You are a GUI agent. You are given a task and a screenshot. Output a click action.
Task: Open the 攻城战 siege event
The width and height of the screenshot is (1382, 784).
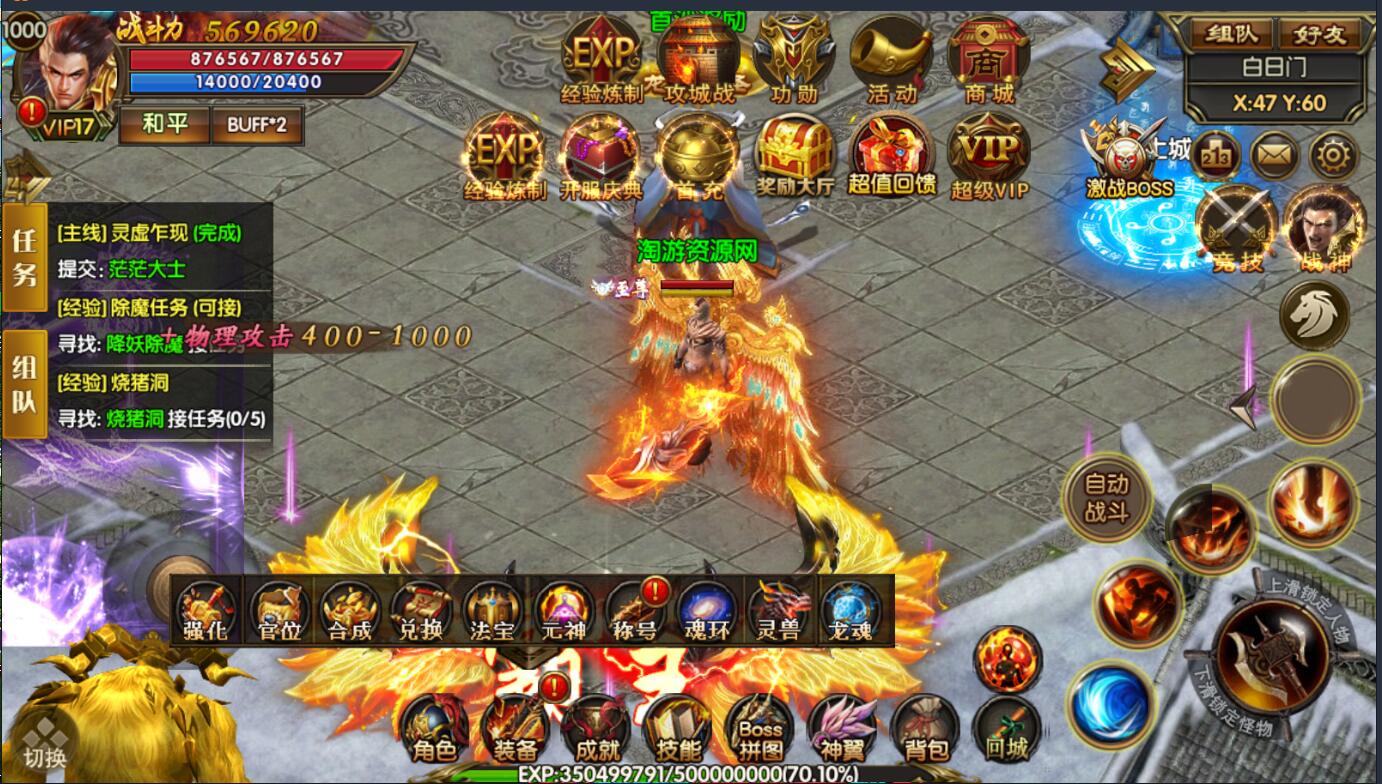pyautogui.click(x=699, y=60)
